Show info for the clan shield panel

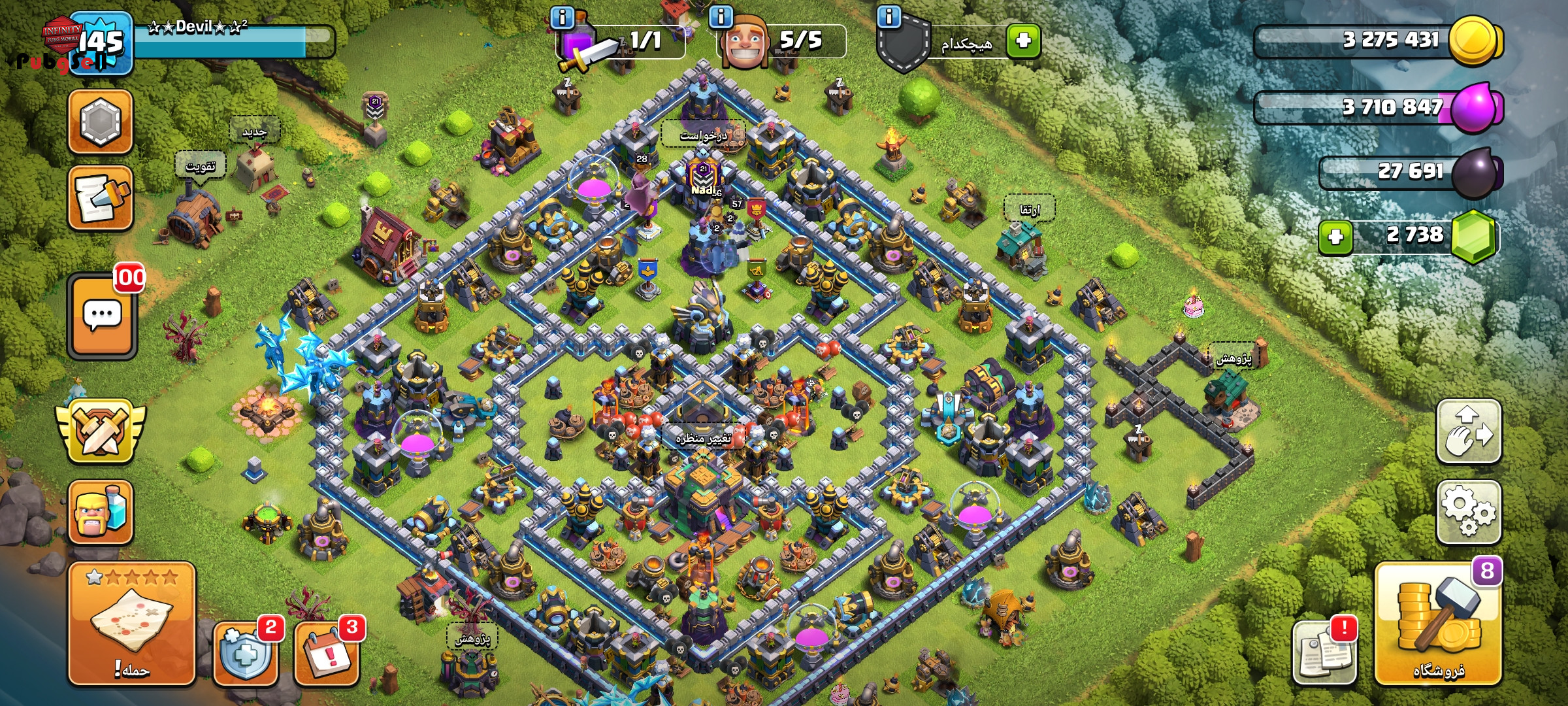coord(889,16)
